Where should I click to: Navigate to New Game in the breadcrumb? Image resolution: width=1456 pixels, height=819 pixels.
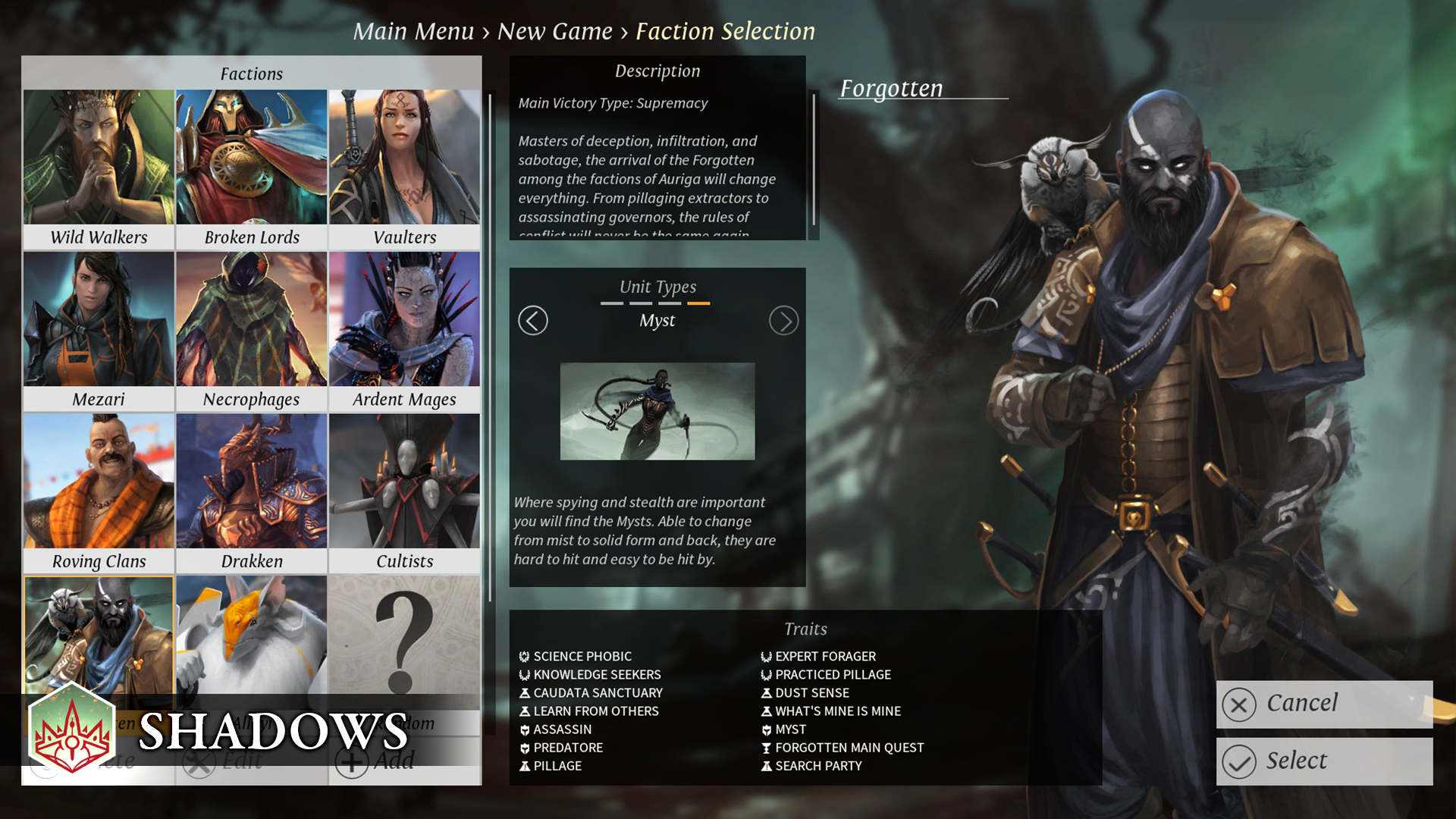click(x=554, y=31)
